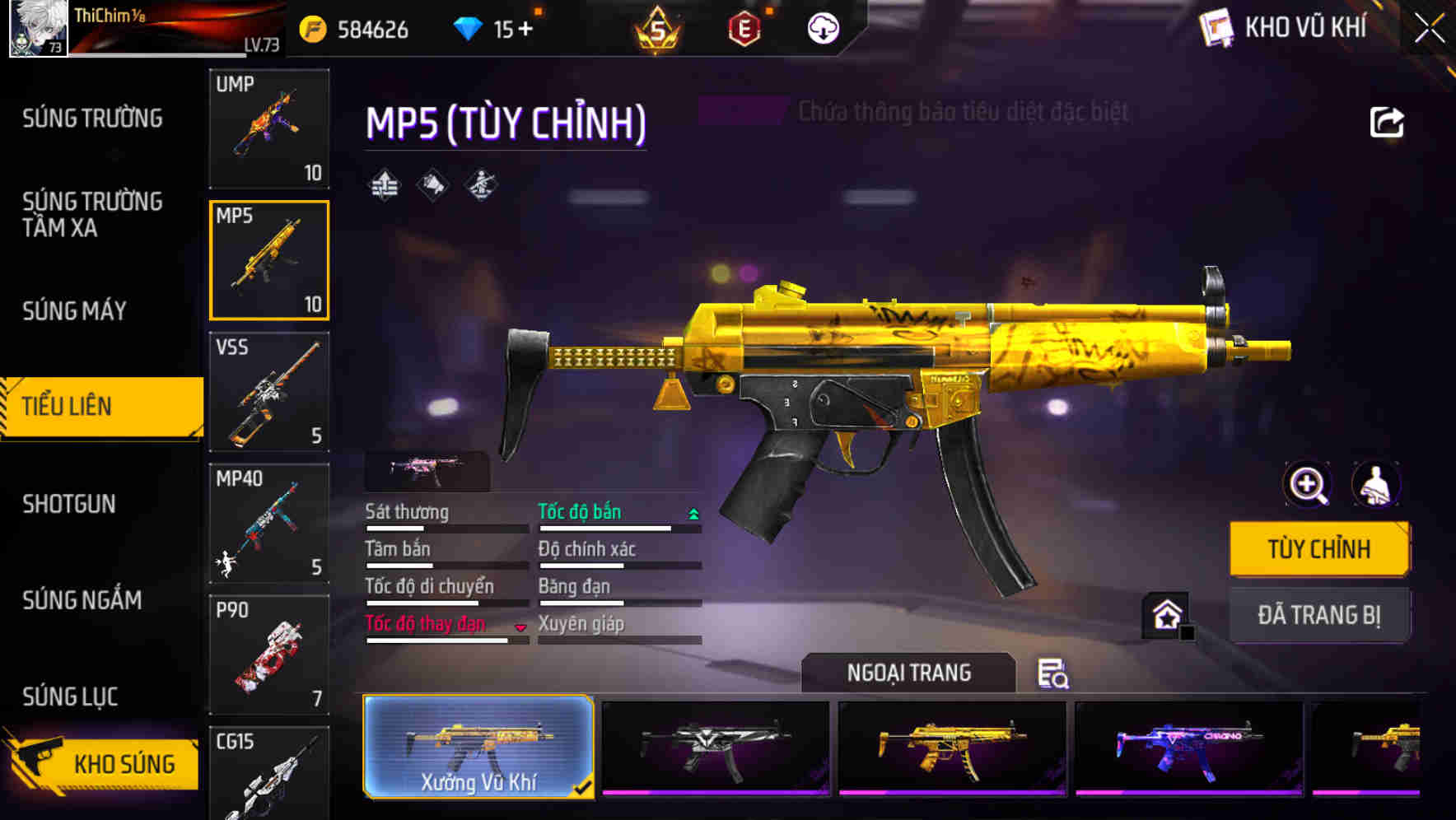The width and height of the screenshot is (1456, 820).
Task: Open the NGOẠI TRANG tab
Action: (x=908, y=673)
